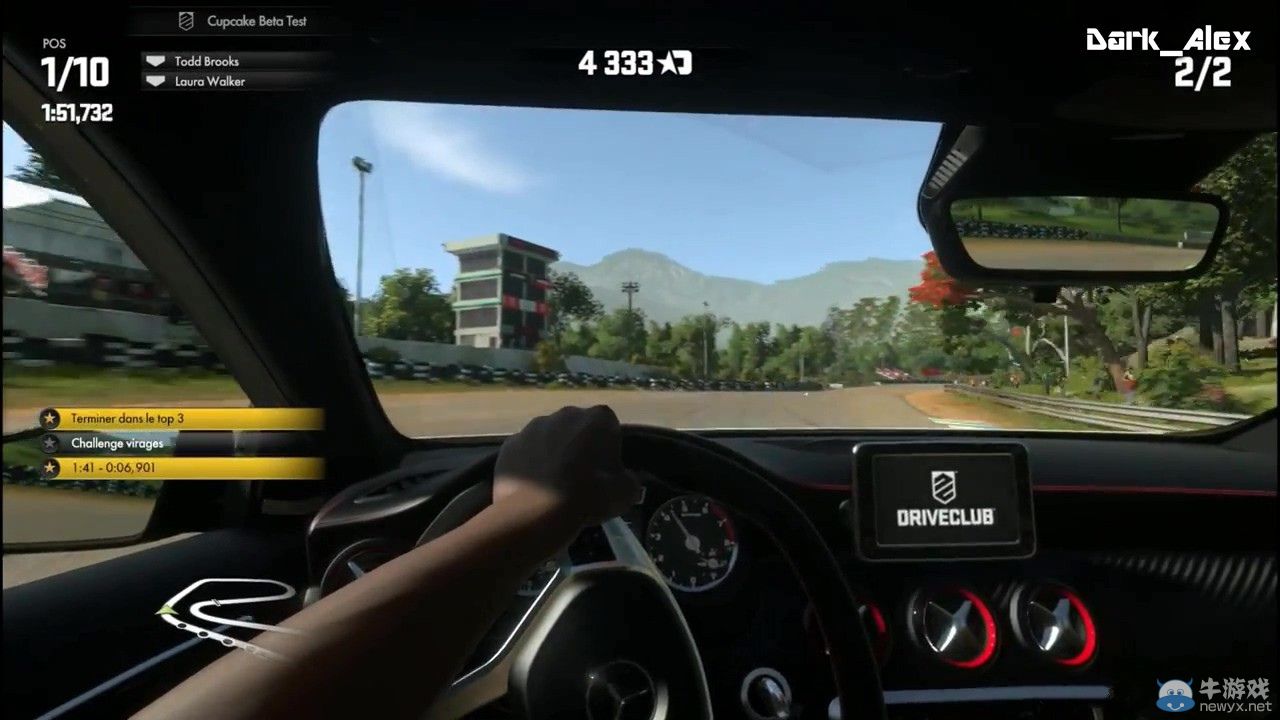Click the Cupcake Beta Test shield icon
Viewport: 1280px width, 720px height.
(x=187, y=20)
